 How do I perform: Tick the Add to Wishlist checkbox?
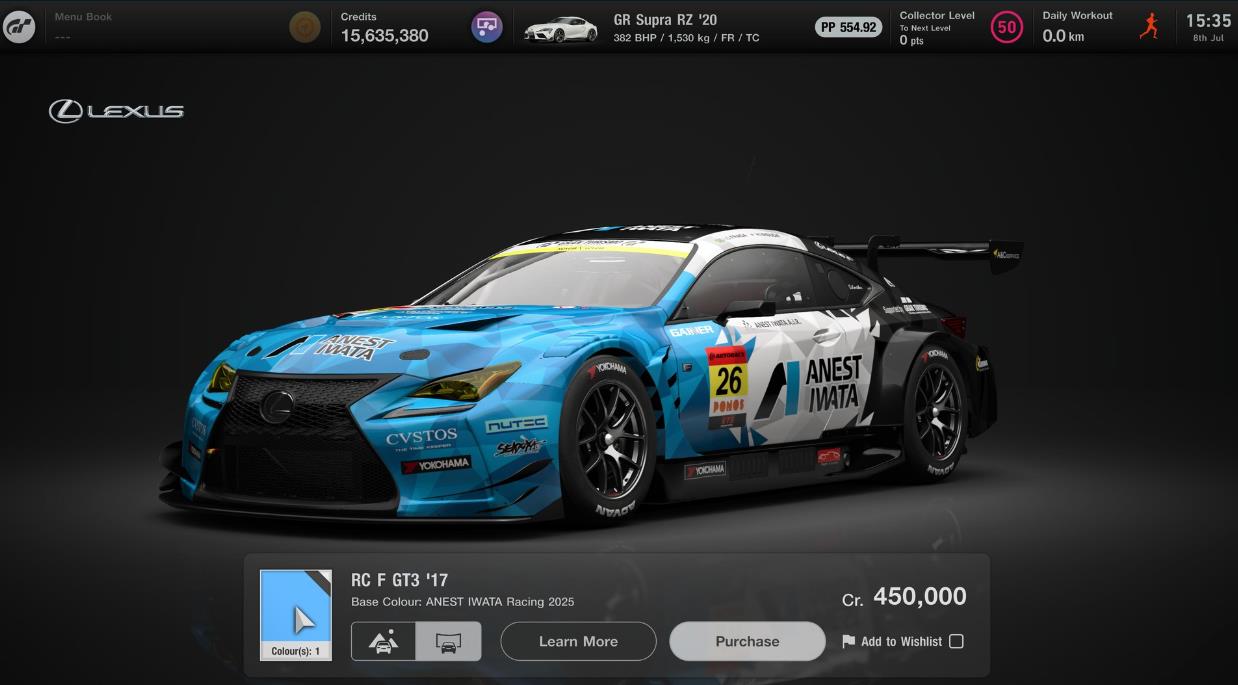click(956, 641)
